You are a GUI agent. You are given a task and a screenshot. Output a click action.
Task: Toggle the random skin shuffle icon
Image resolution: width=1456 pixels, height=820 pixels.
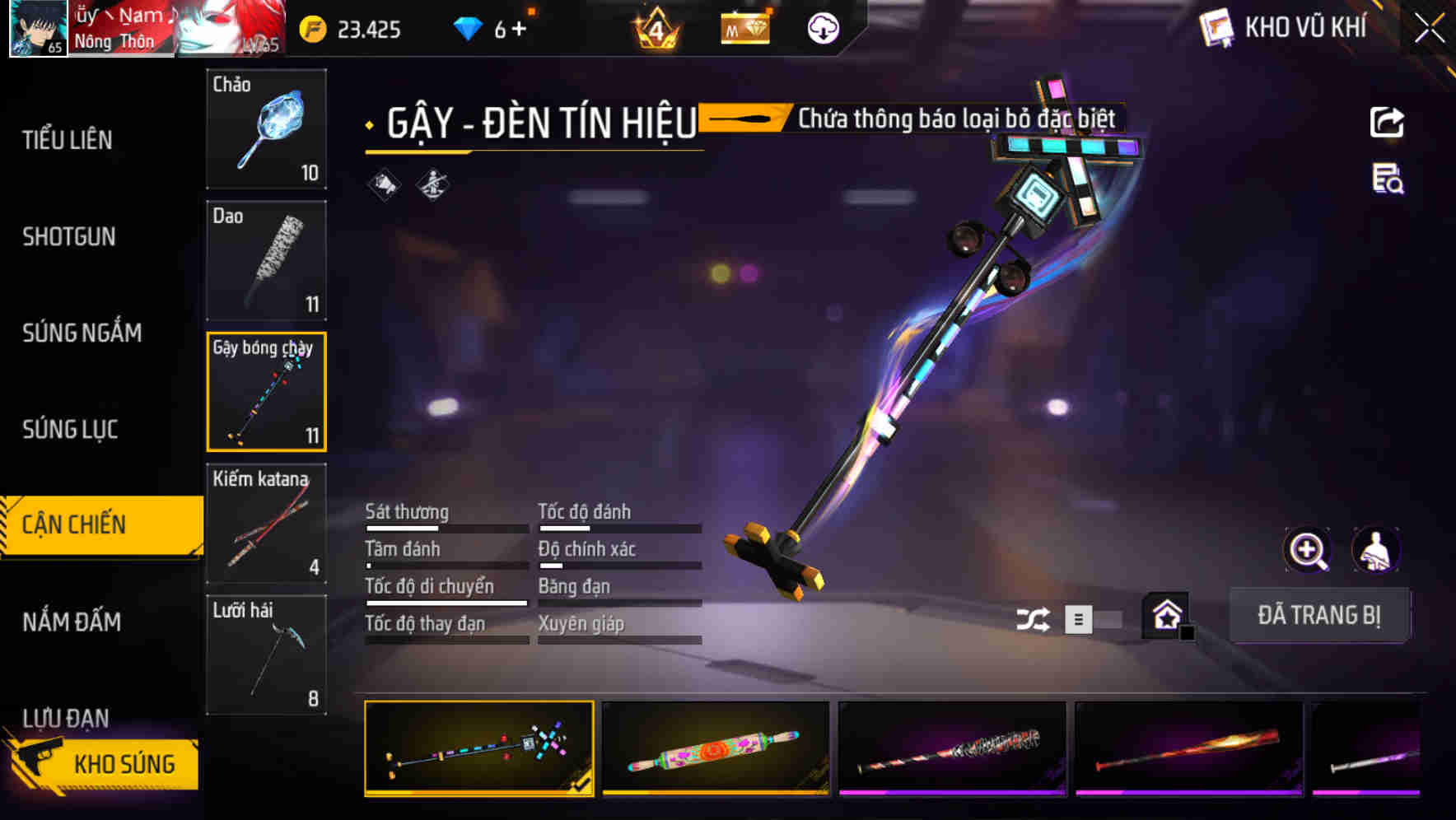coord(1033,619)
